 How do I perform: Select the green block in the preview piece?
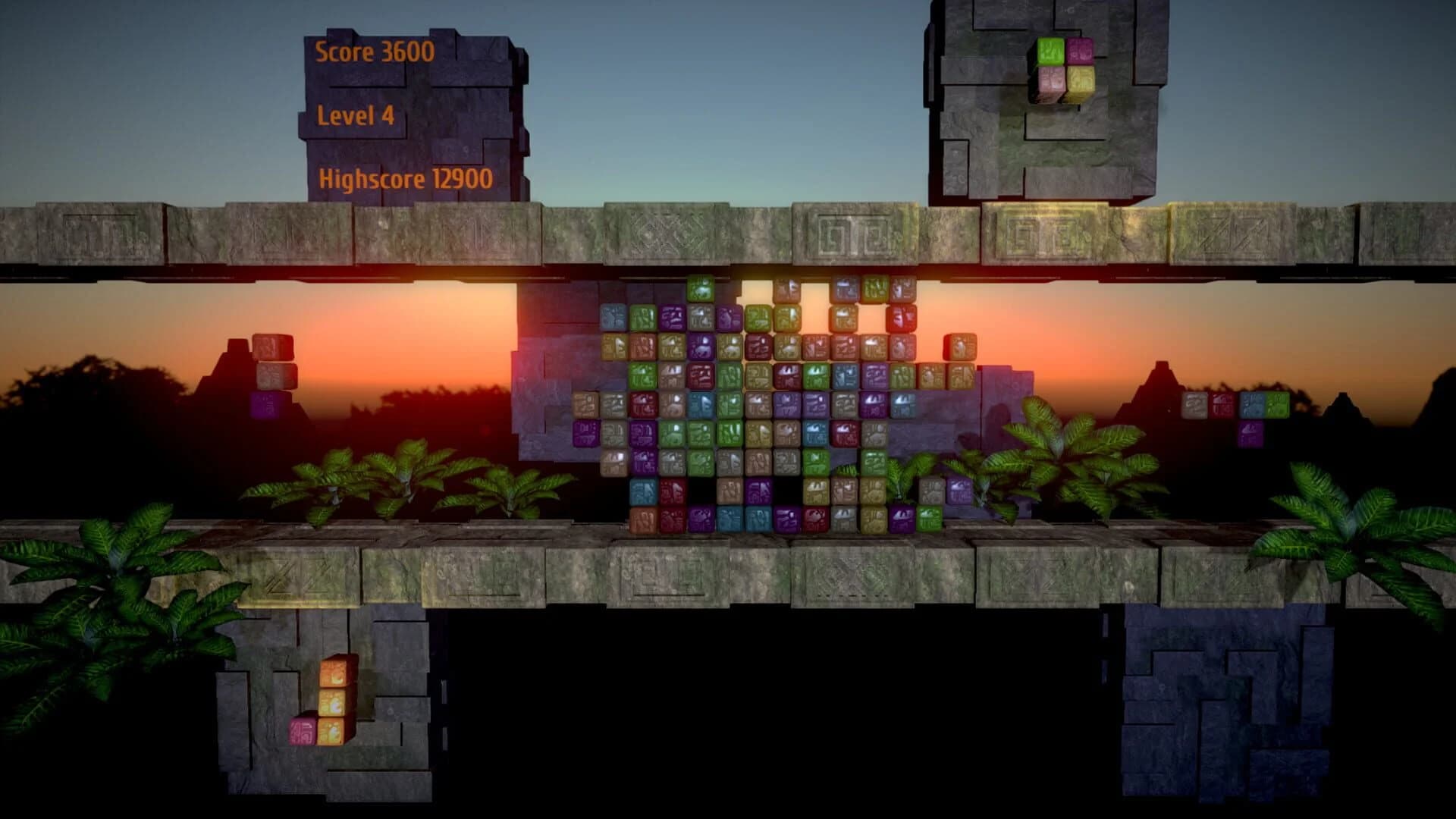coord(1050,50)
